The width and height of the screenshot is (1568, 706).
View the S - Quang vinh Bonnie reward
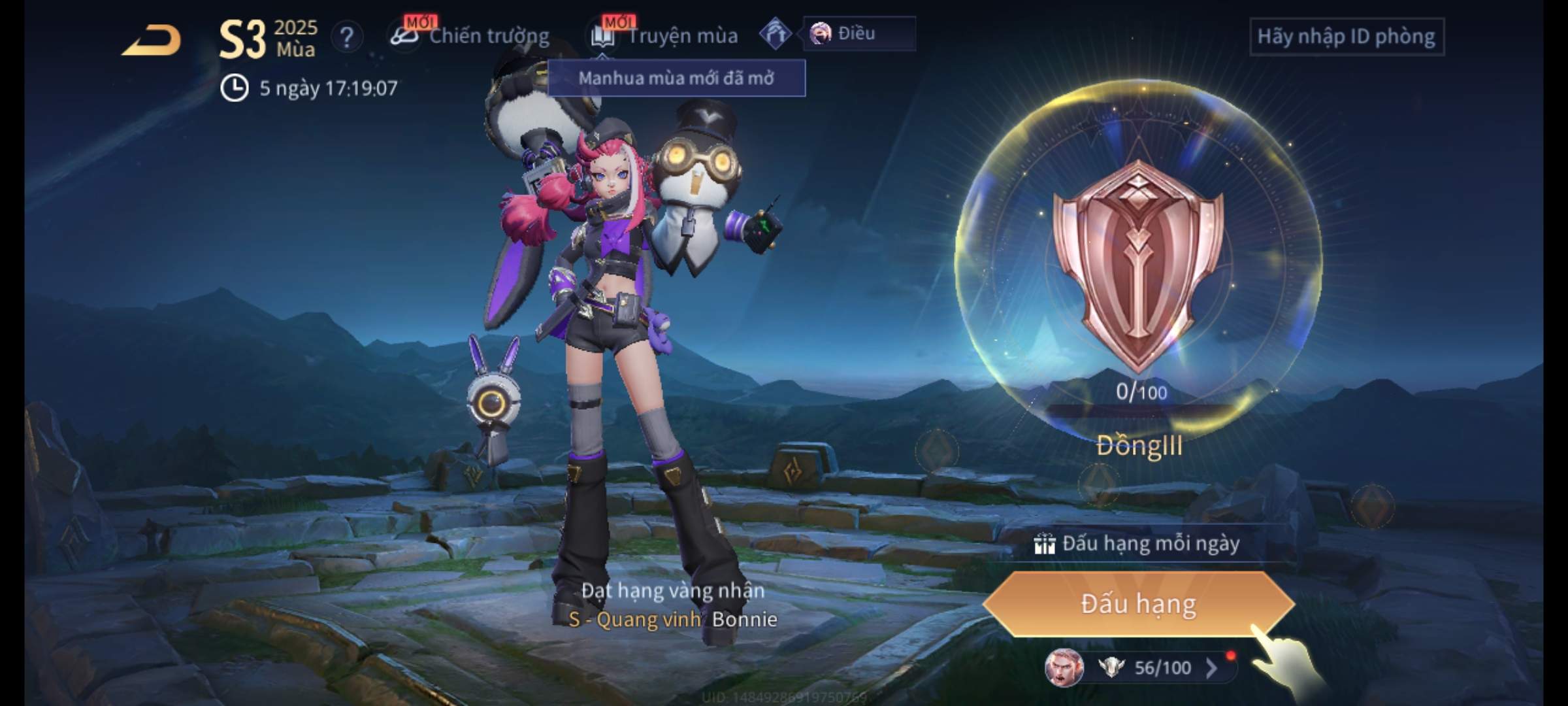(x=673, y=618)
